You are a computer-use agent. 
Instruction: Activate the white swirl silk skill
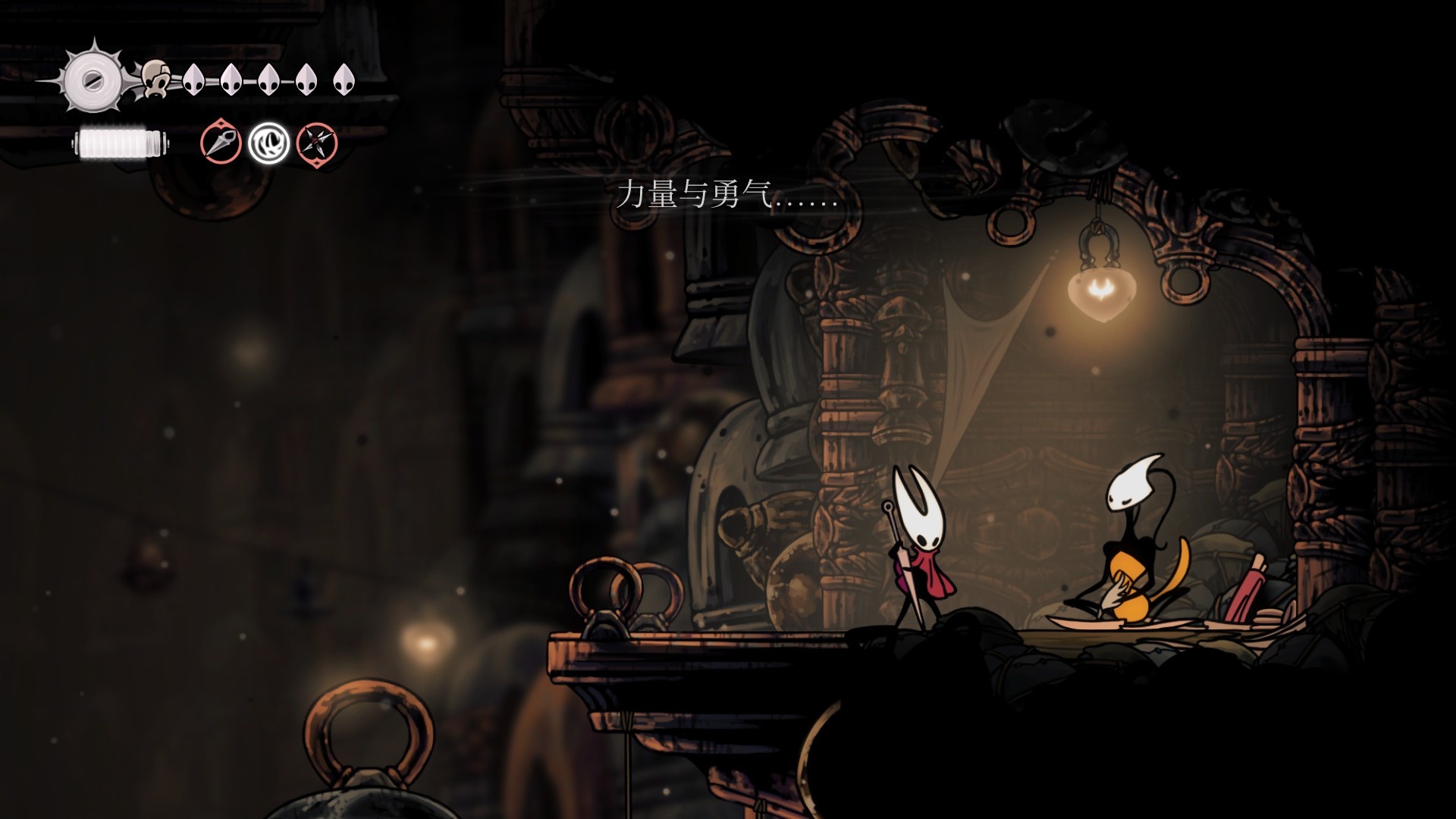(268, 143)
